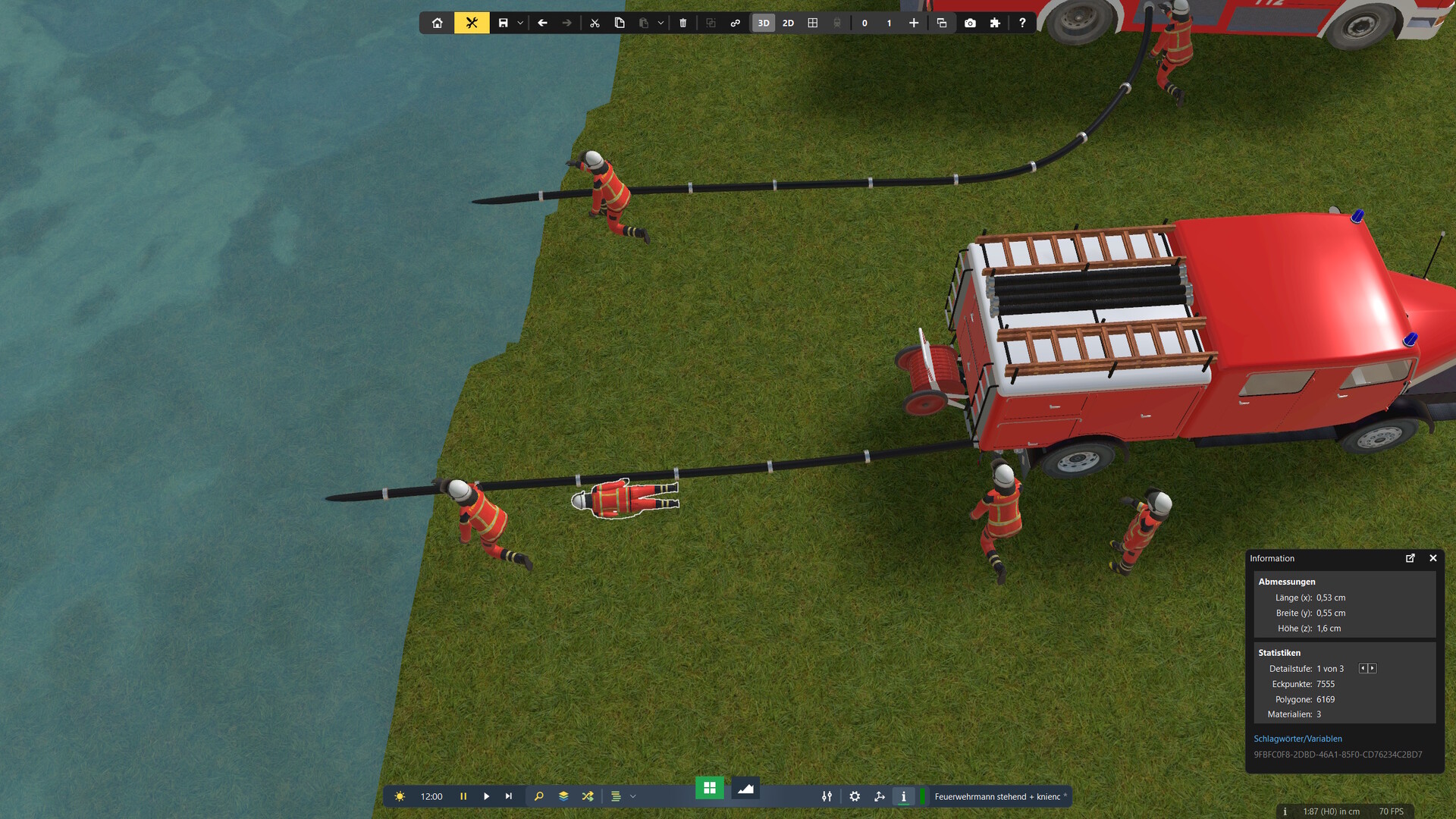Switch to the 2D view

[x=788, y=23]
